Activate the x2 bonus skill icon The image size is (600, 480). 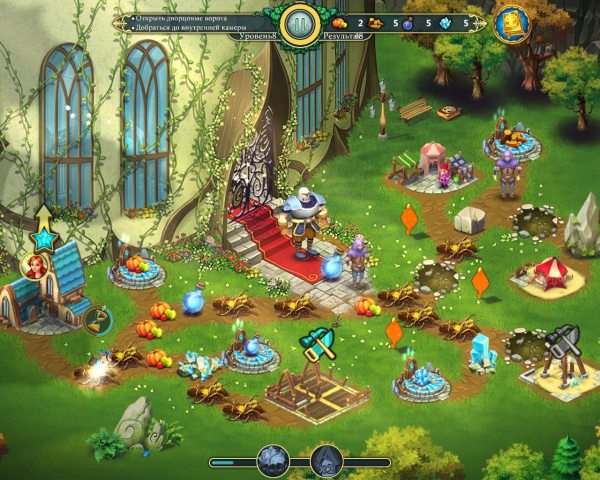point(327,461)
